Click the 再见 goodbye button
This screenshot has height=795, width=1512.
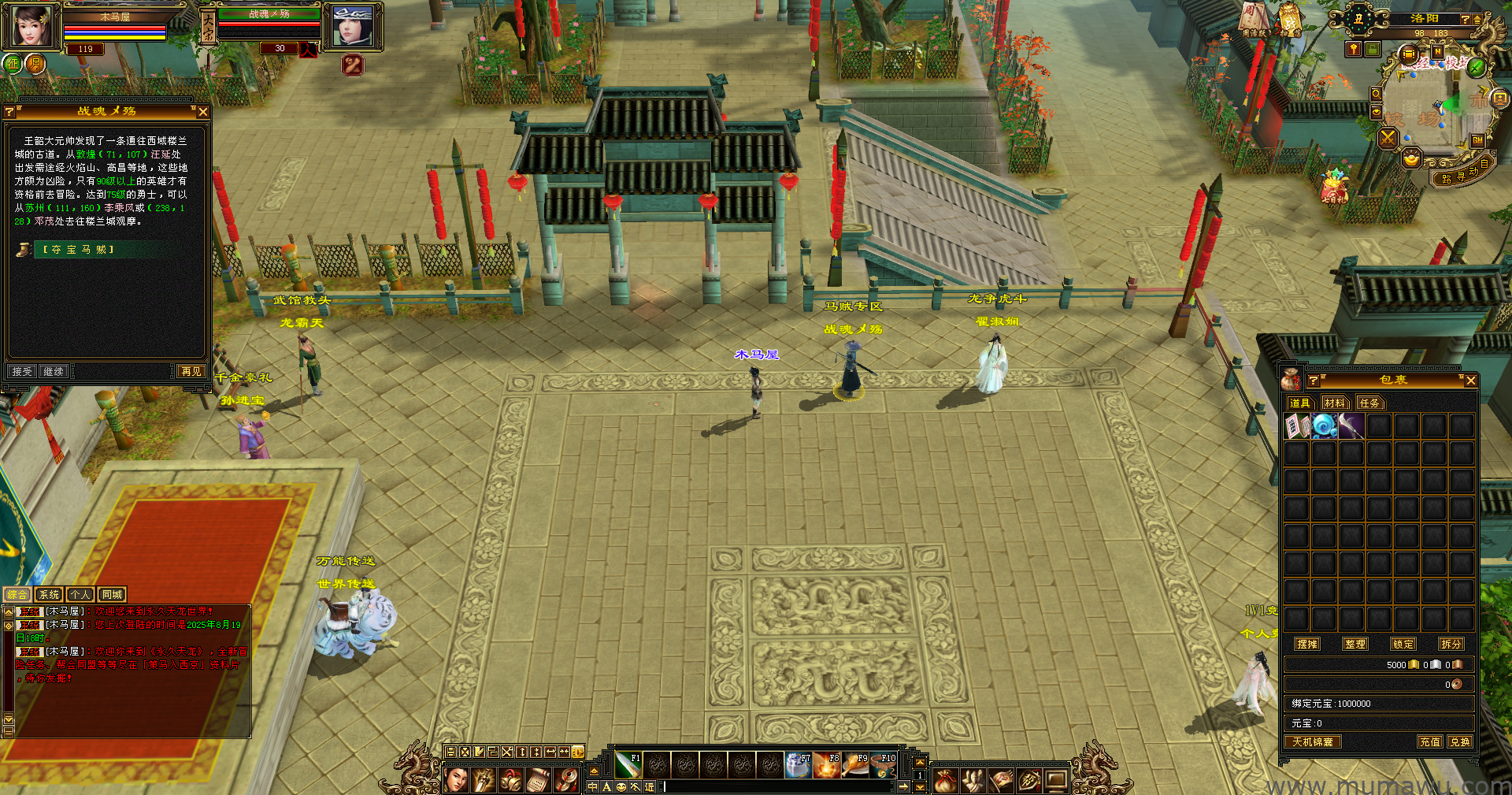click(x=191, y=371)
